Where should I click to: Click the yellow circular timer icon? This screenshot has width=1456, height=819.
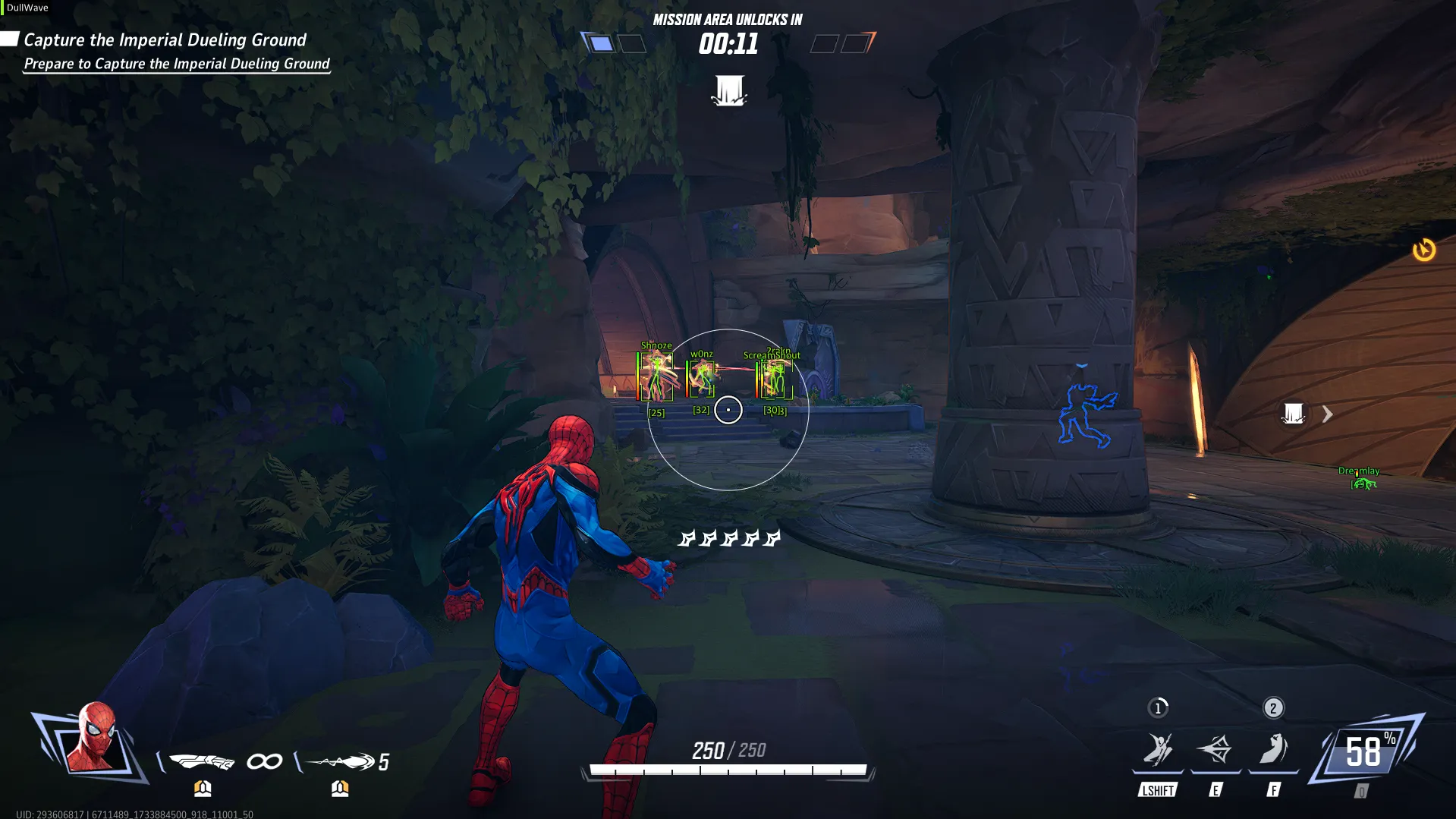point(1423,250)
